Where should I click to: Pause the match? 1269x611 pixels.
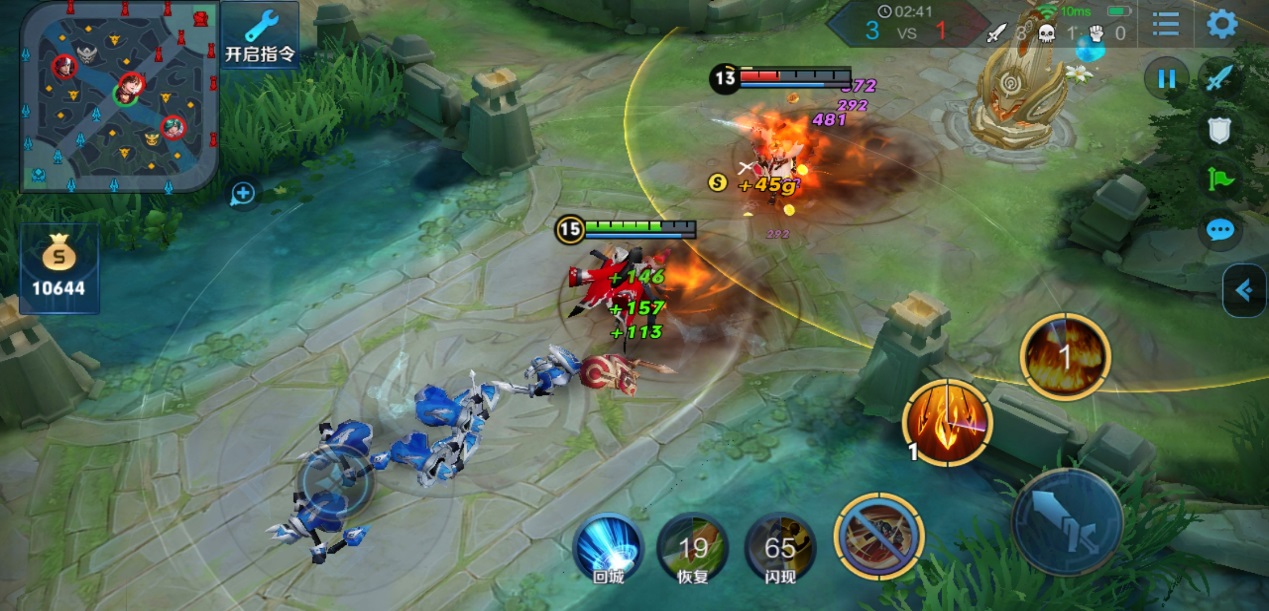(x=1166, y=79)
